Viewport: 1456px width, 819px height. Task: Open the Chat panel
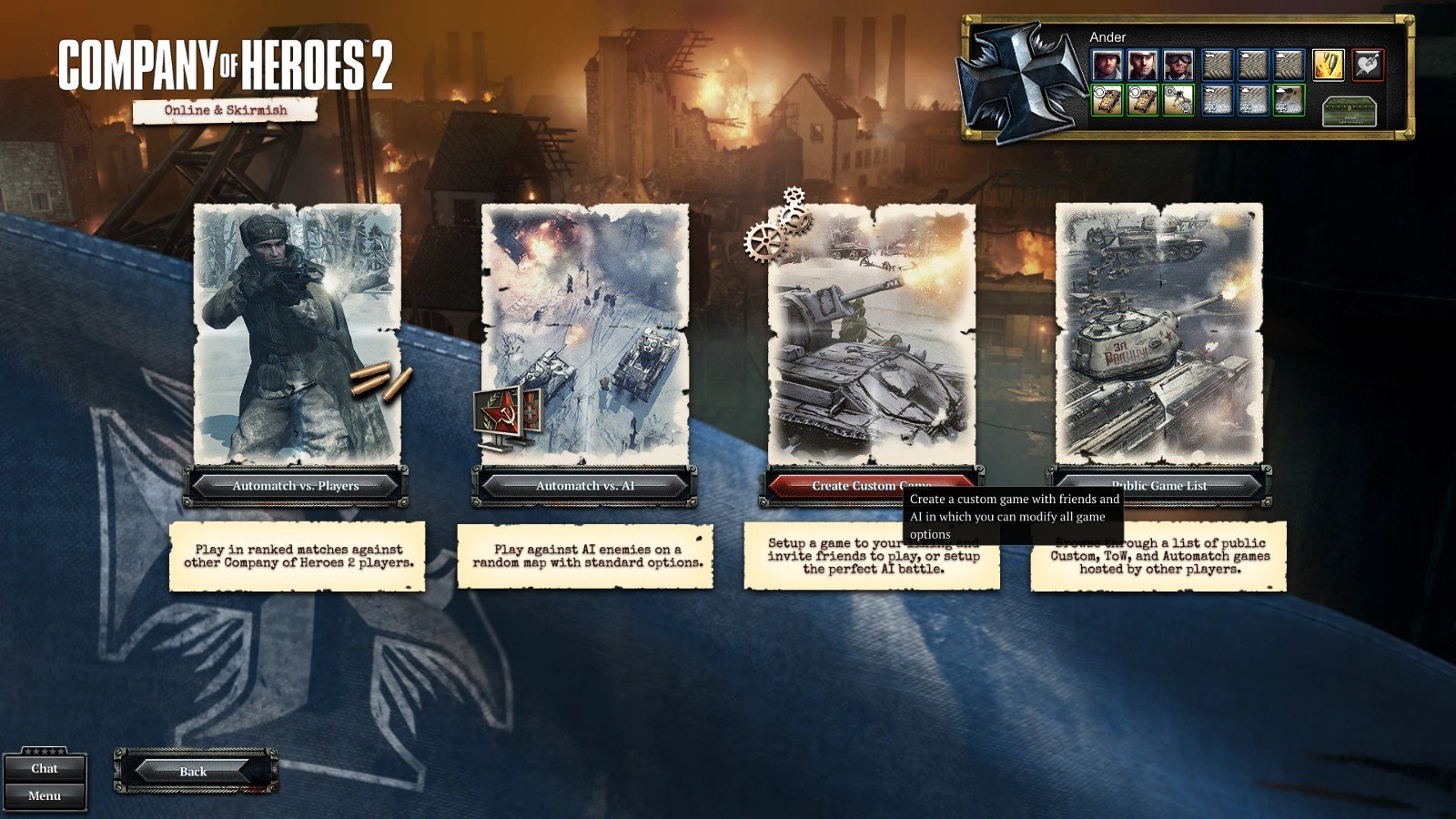pos(45,768)
